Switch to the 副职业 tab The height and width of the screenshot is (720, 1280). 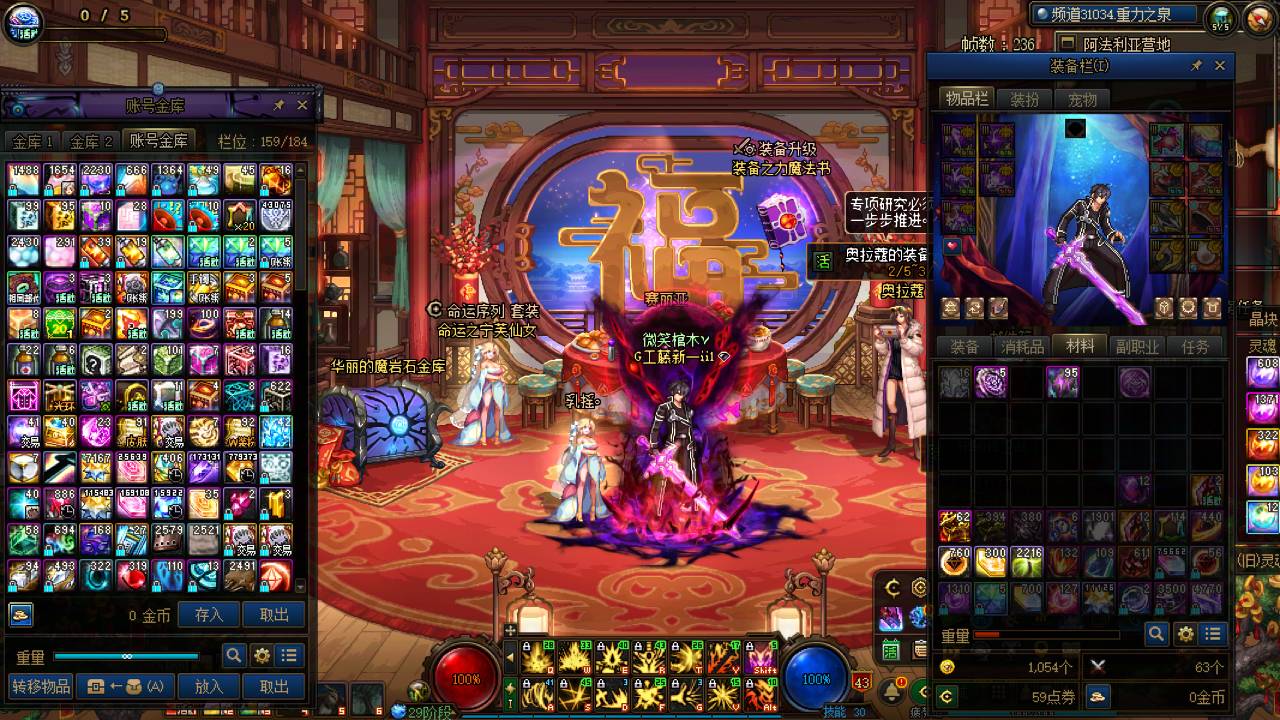point(1138,347)
